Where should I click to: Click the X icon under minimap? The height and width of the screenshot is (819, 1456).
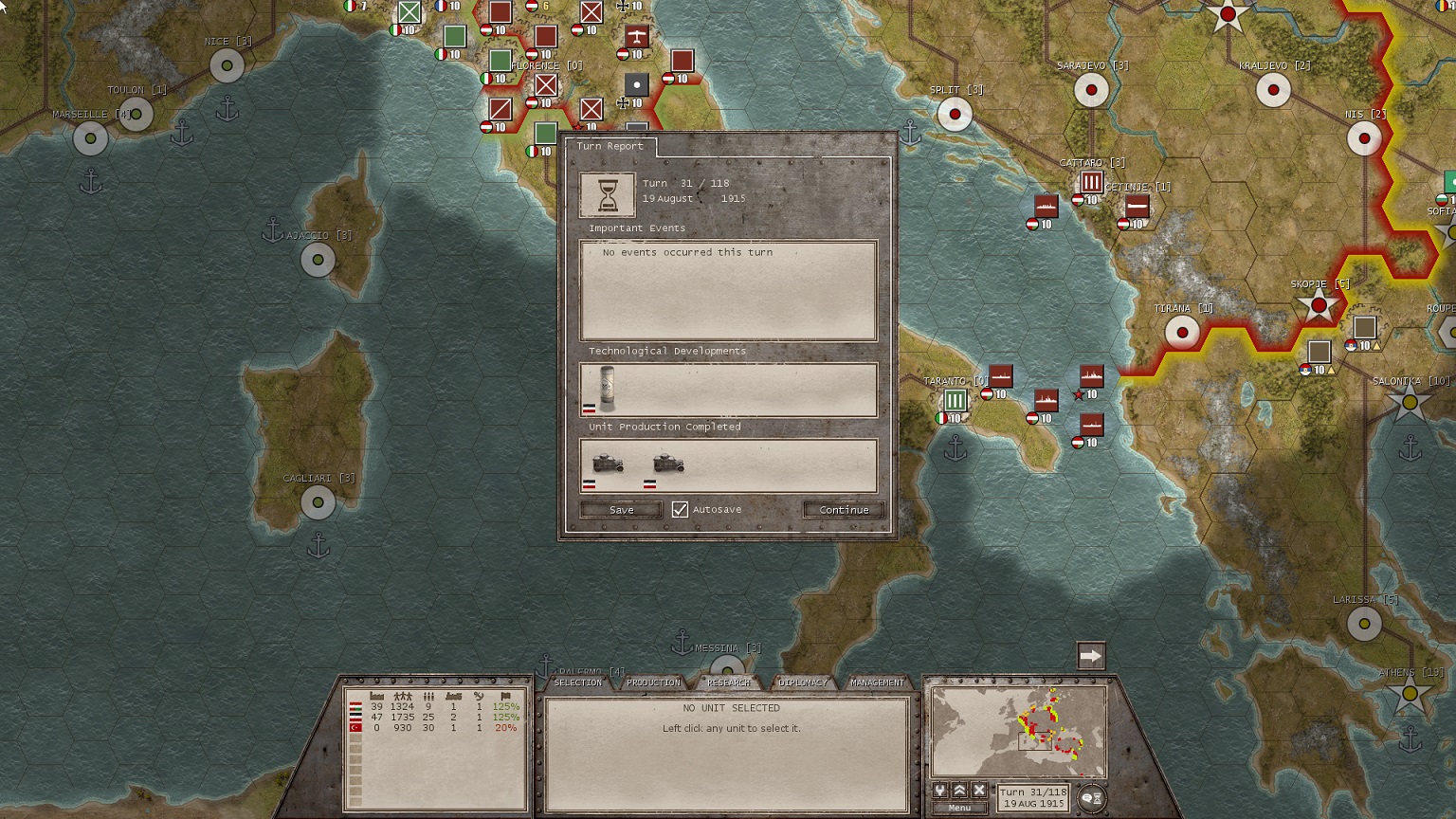(979, 791)
